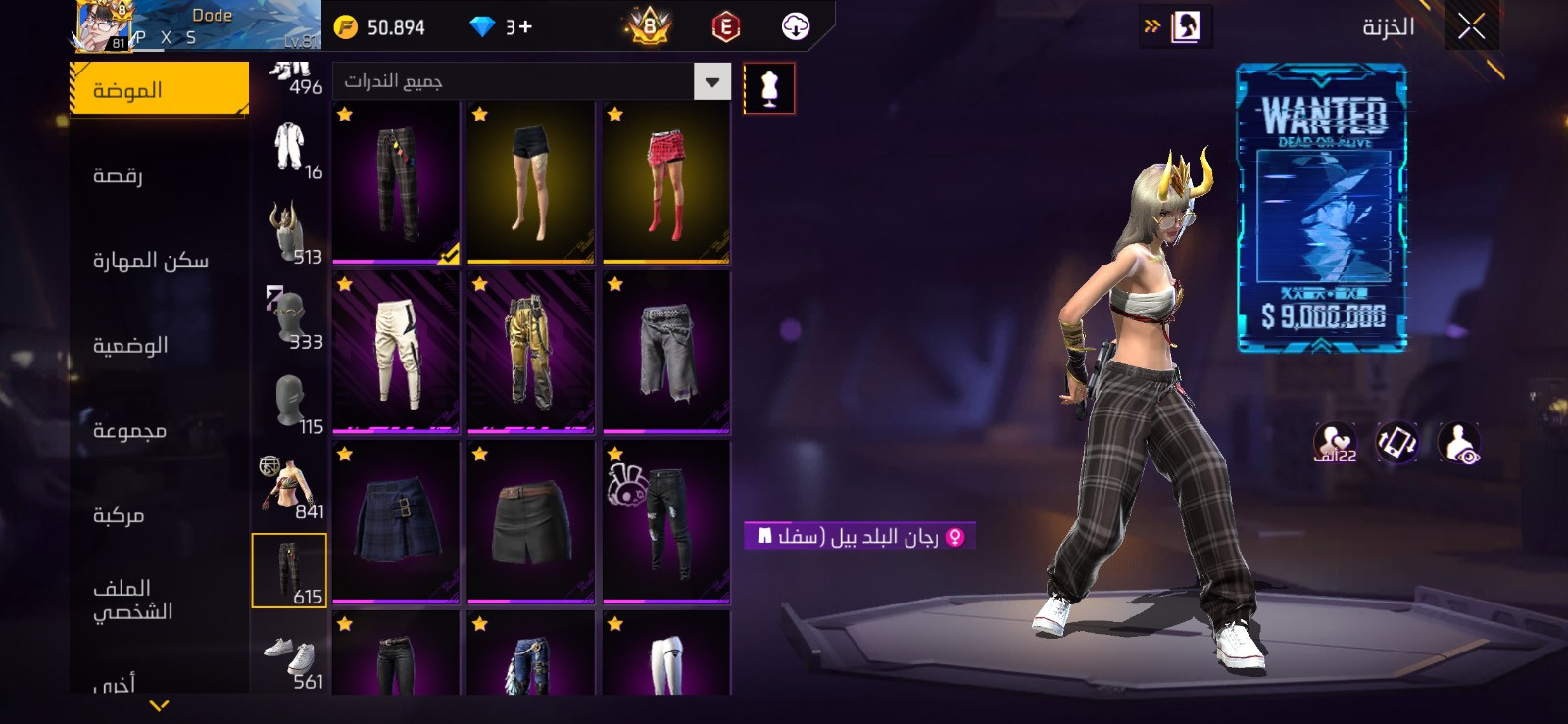The width and height of the screenshot is (1568, 724).
Task: Open the WANTED banner card
Action: point(1322,208)
